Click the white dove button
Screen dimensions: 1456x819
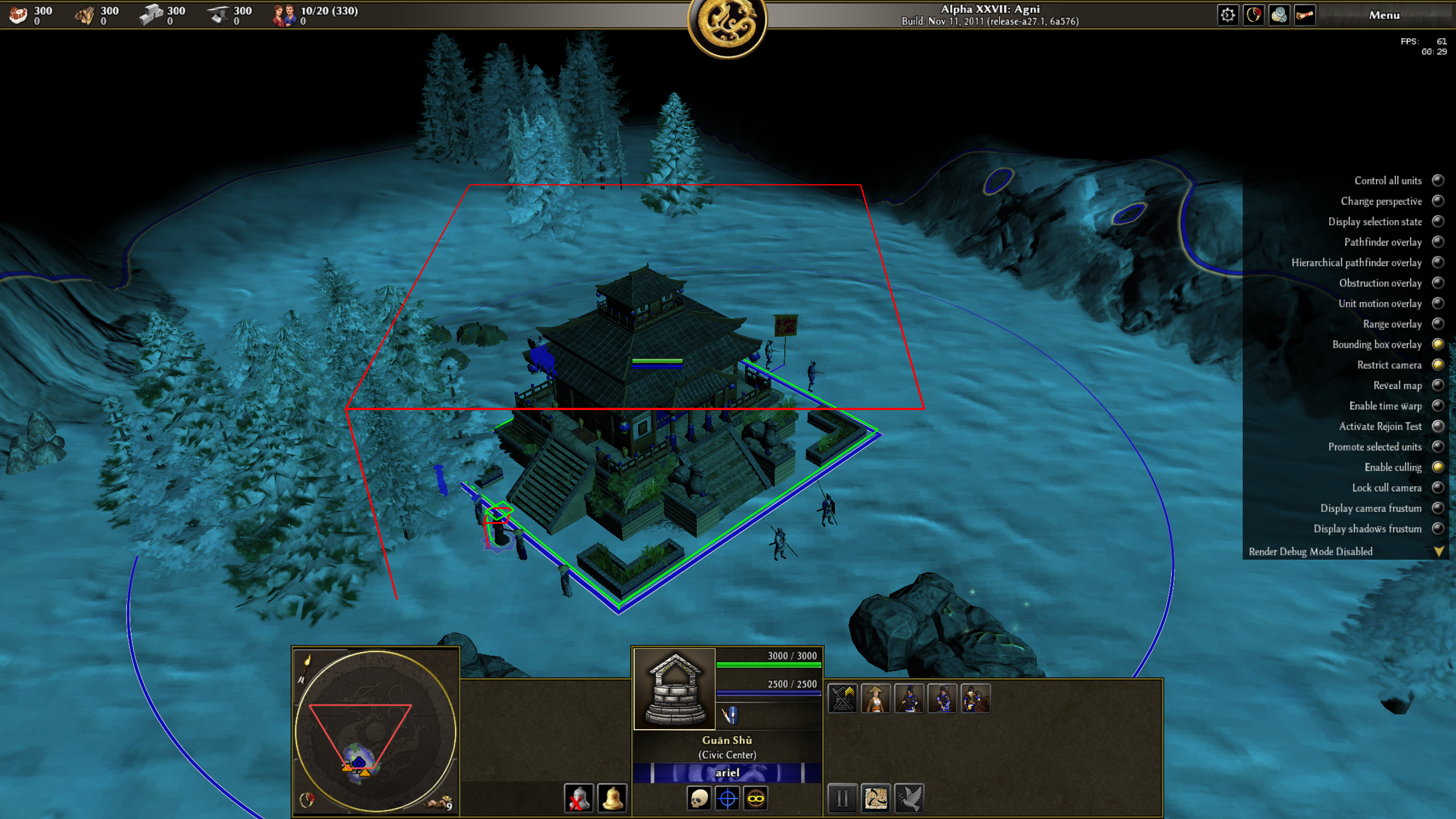(x=909, y=799)
